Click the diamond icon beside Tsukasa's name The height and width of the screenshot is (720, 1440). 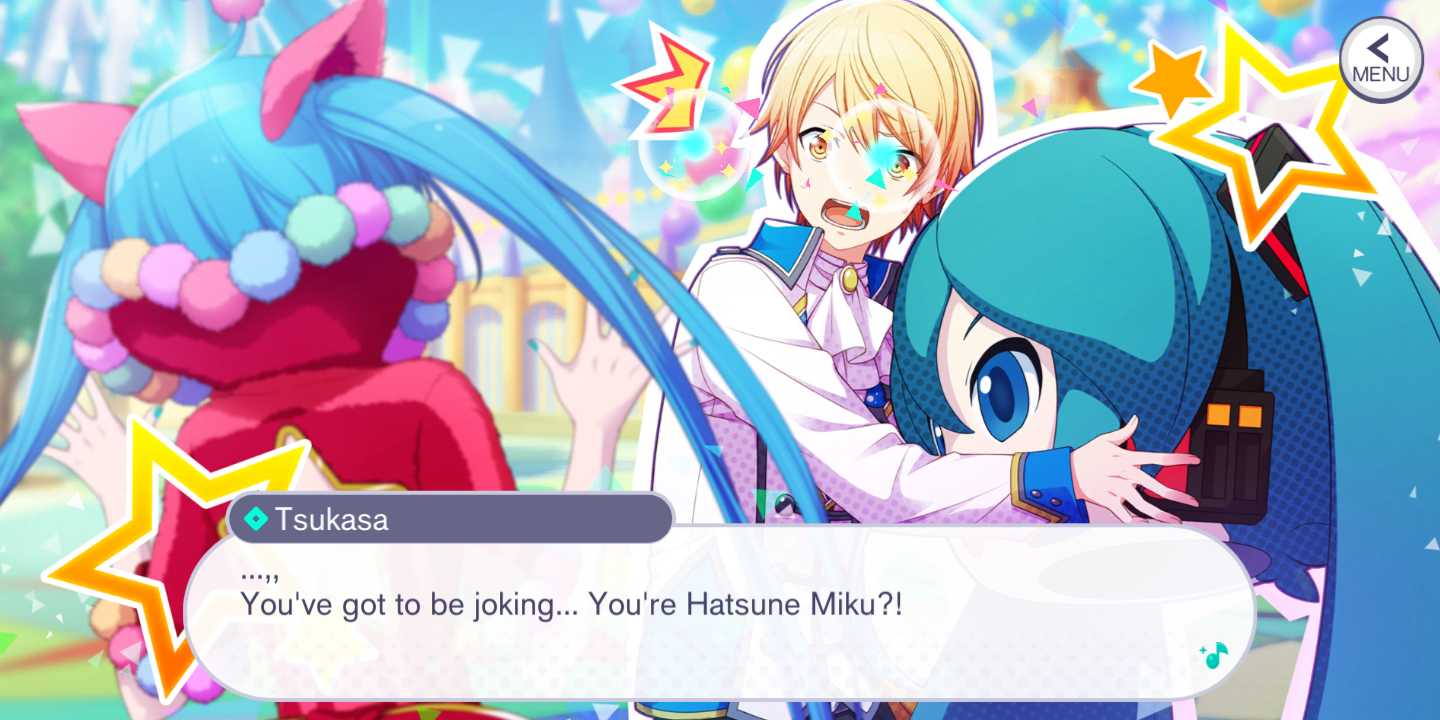[256, 518]
